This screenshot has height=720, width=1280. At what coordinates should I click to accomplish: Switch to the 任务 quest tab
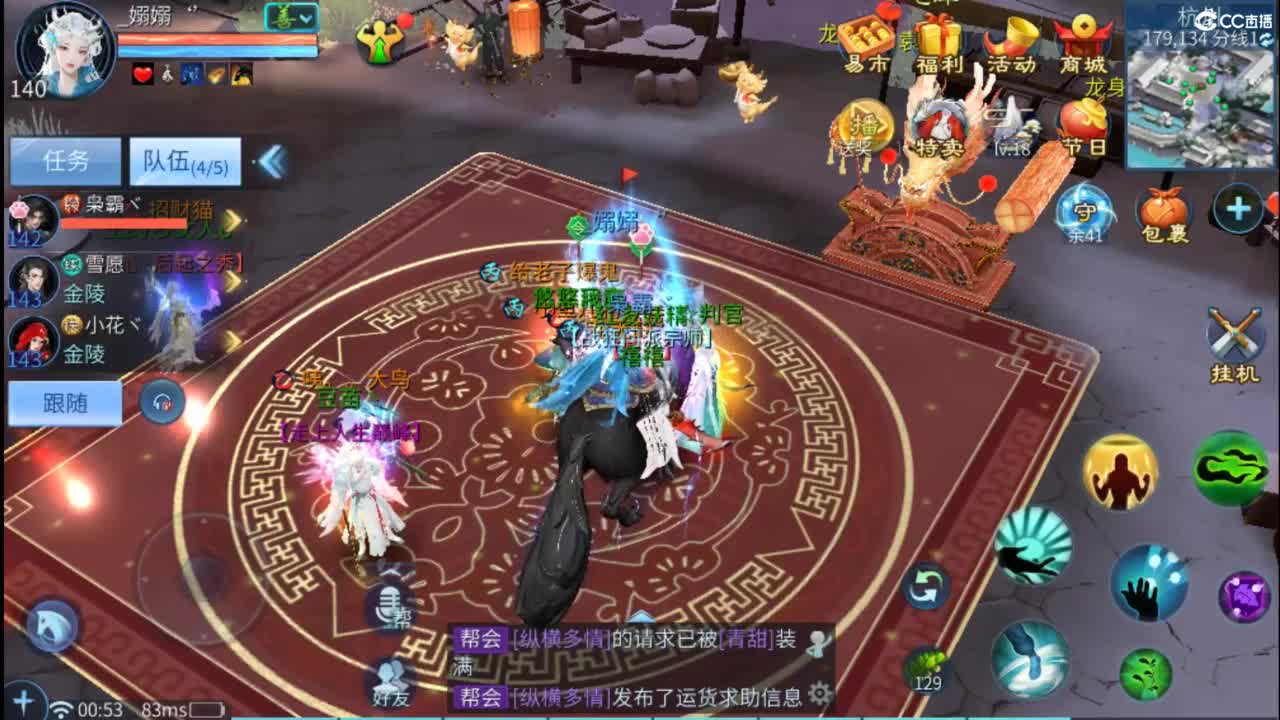[x=65, y=158]
